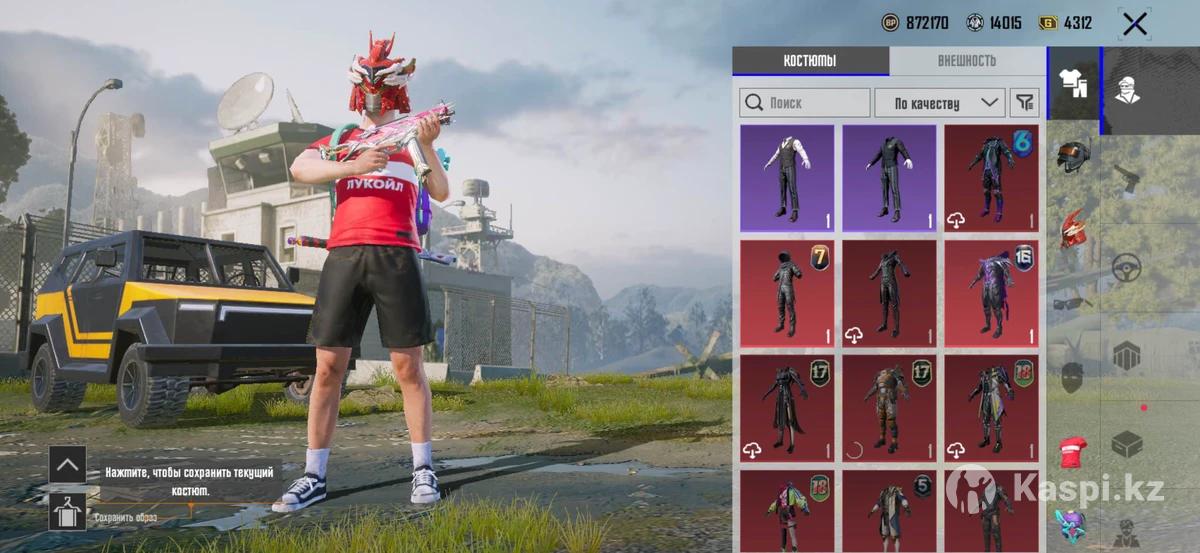1200x553 pixels.
Task: Open the pistol weapon skins category
Action: coord(1128,178)
